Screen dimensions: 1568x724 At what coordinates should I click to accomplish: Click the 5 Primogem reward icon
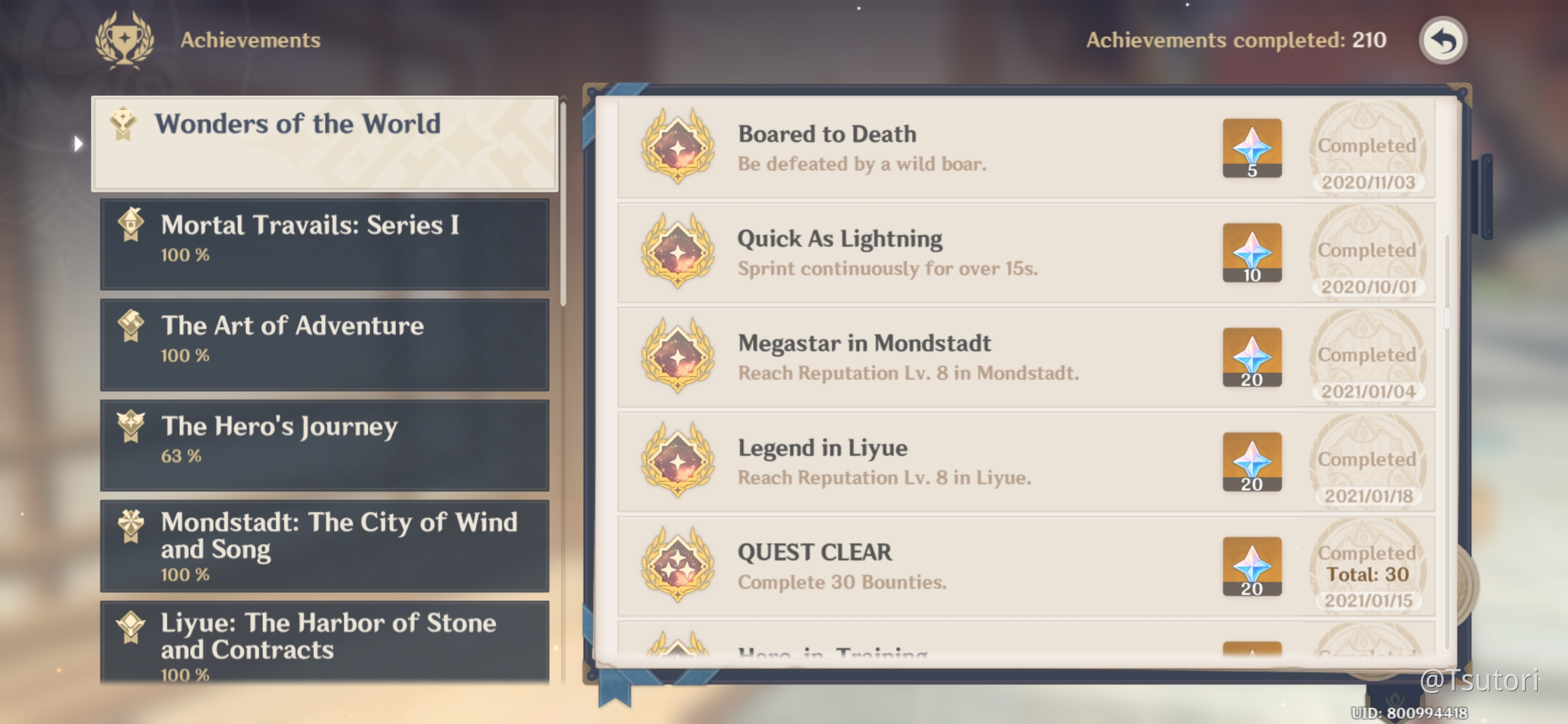coord(1252,149)
